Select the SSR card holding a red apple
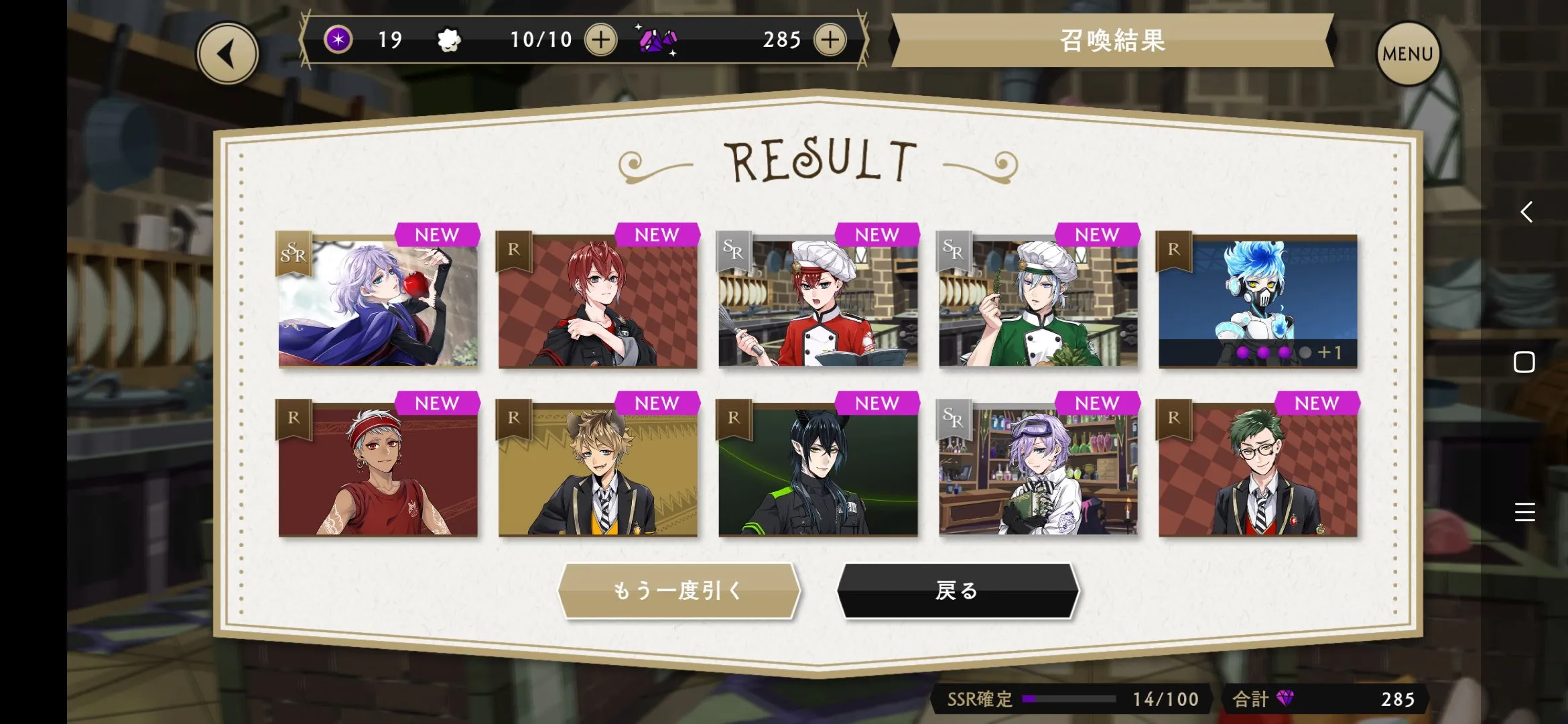This screenshot has height=724, width=1568. 378,301
